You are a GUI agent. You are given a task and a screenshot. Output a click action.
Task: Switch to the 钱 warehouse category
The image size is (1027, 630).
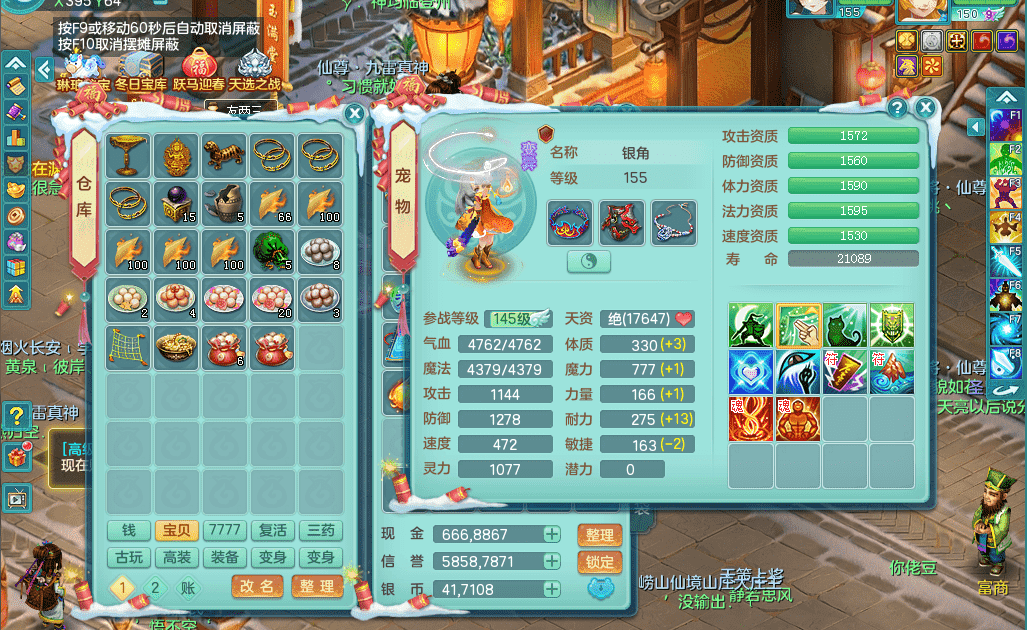(x=127, y=530)
